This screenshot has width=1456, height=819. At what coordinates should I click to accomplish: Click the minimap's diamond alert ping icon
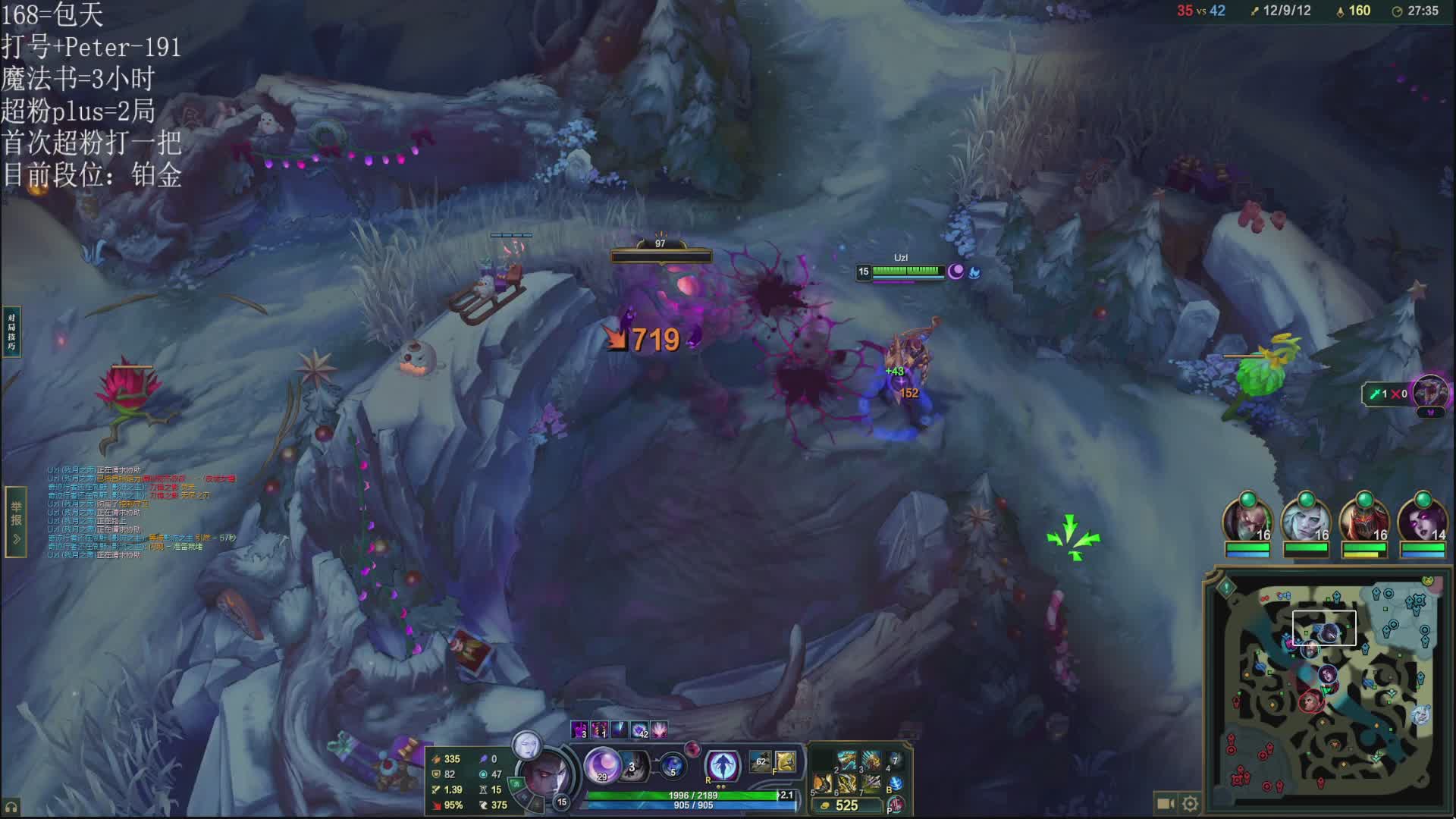coord(1226,586)
